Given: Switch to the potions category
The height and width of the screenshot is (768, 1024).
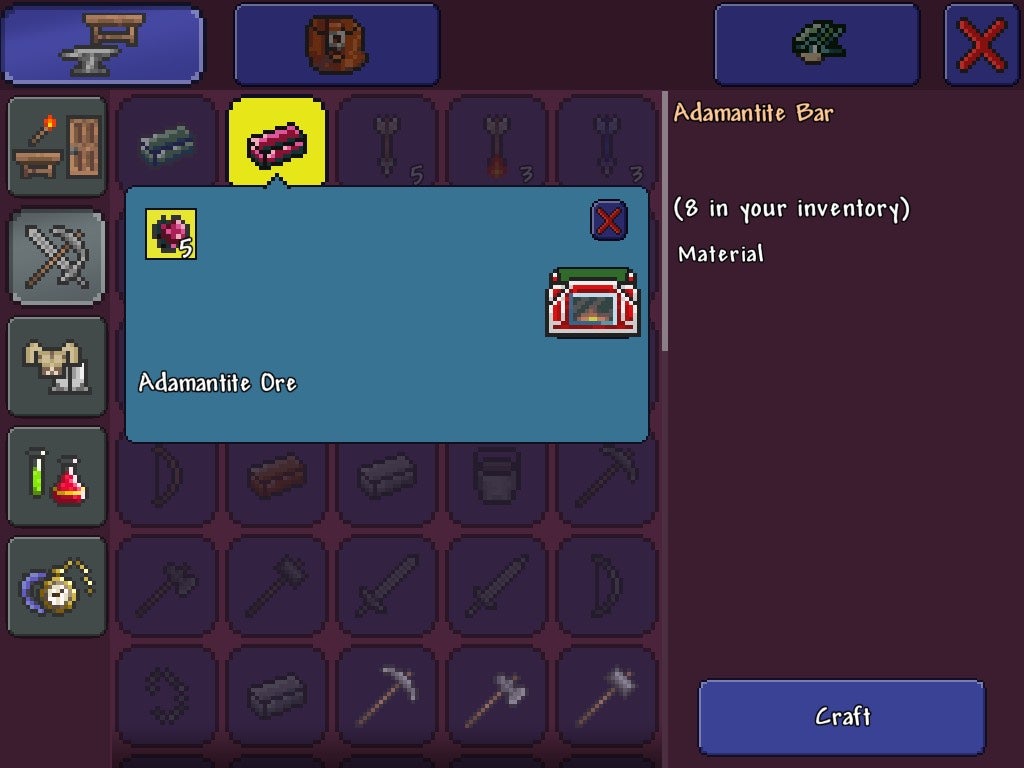Looking at the screenshot, I should tap(56, 476).
